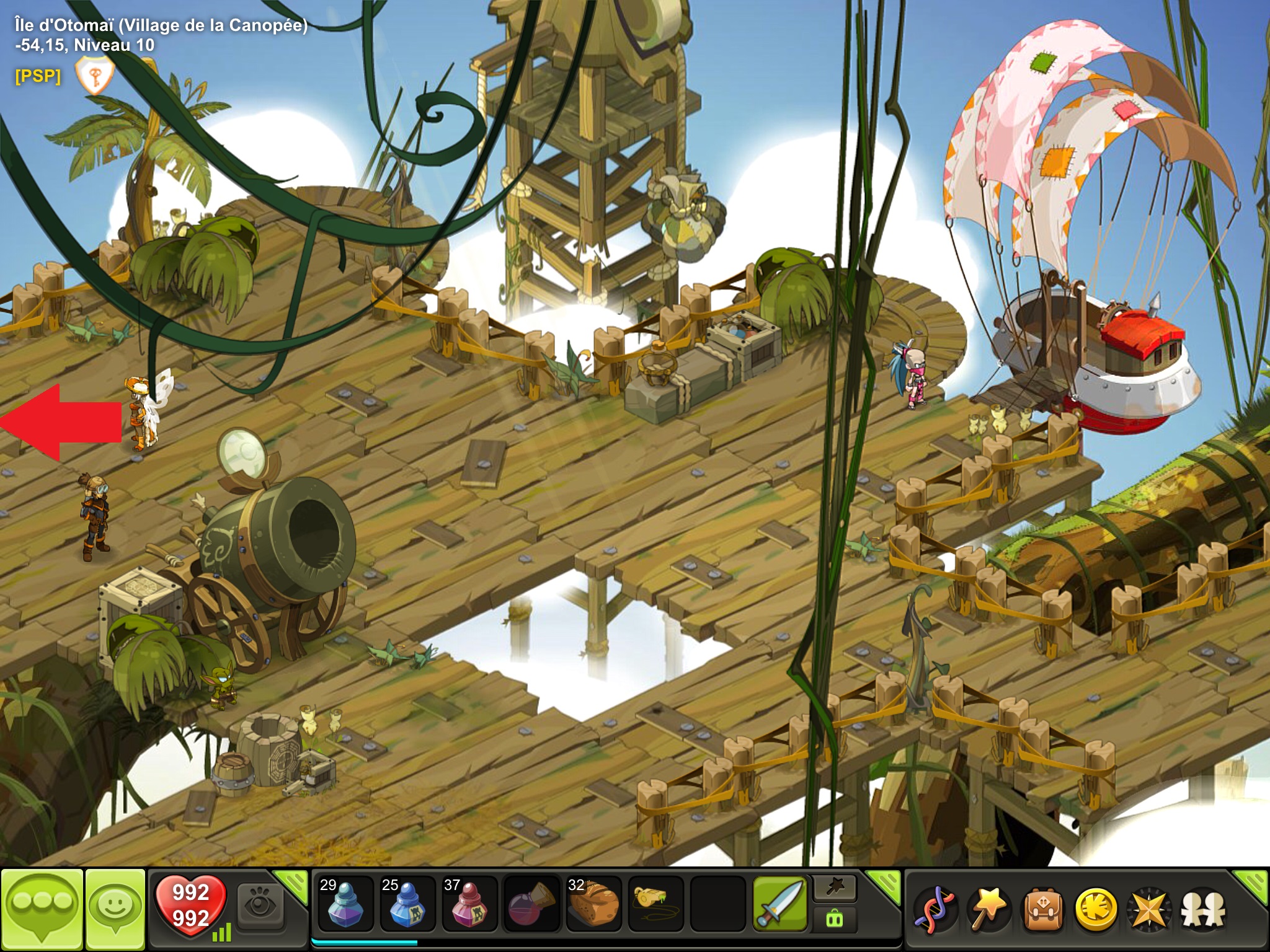Use the purple potion stacked at 29
The image size is (1270, 952).
pyautogui.click(x=345, y=905)
